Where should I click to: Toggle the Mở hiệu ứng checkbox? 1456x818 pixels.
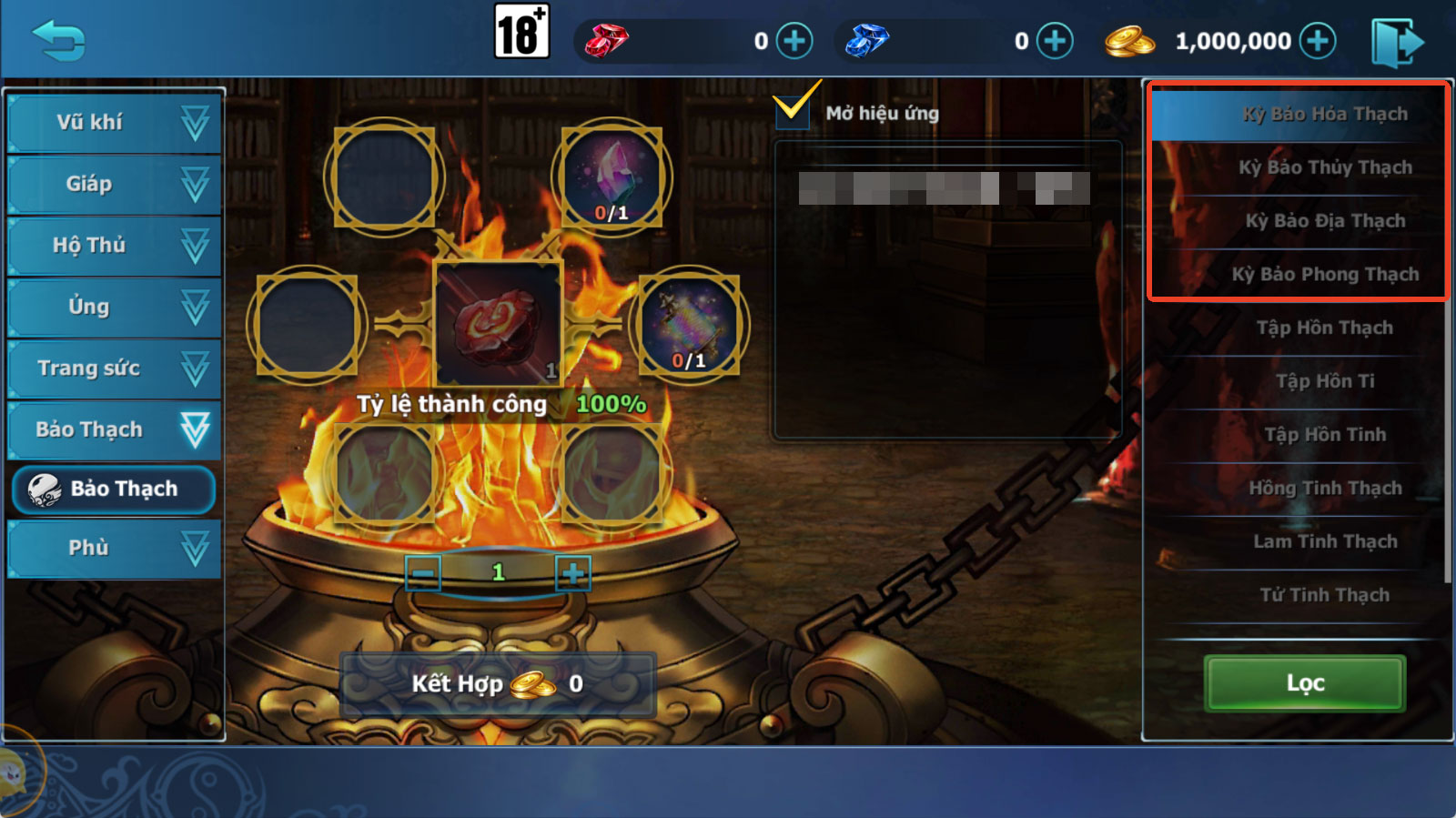793,111
